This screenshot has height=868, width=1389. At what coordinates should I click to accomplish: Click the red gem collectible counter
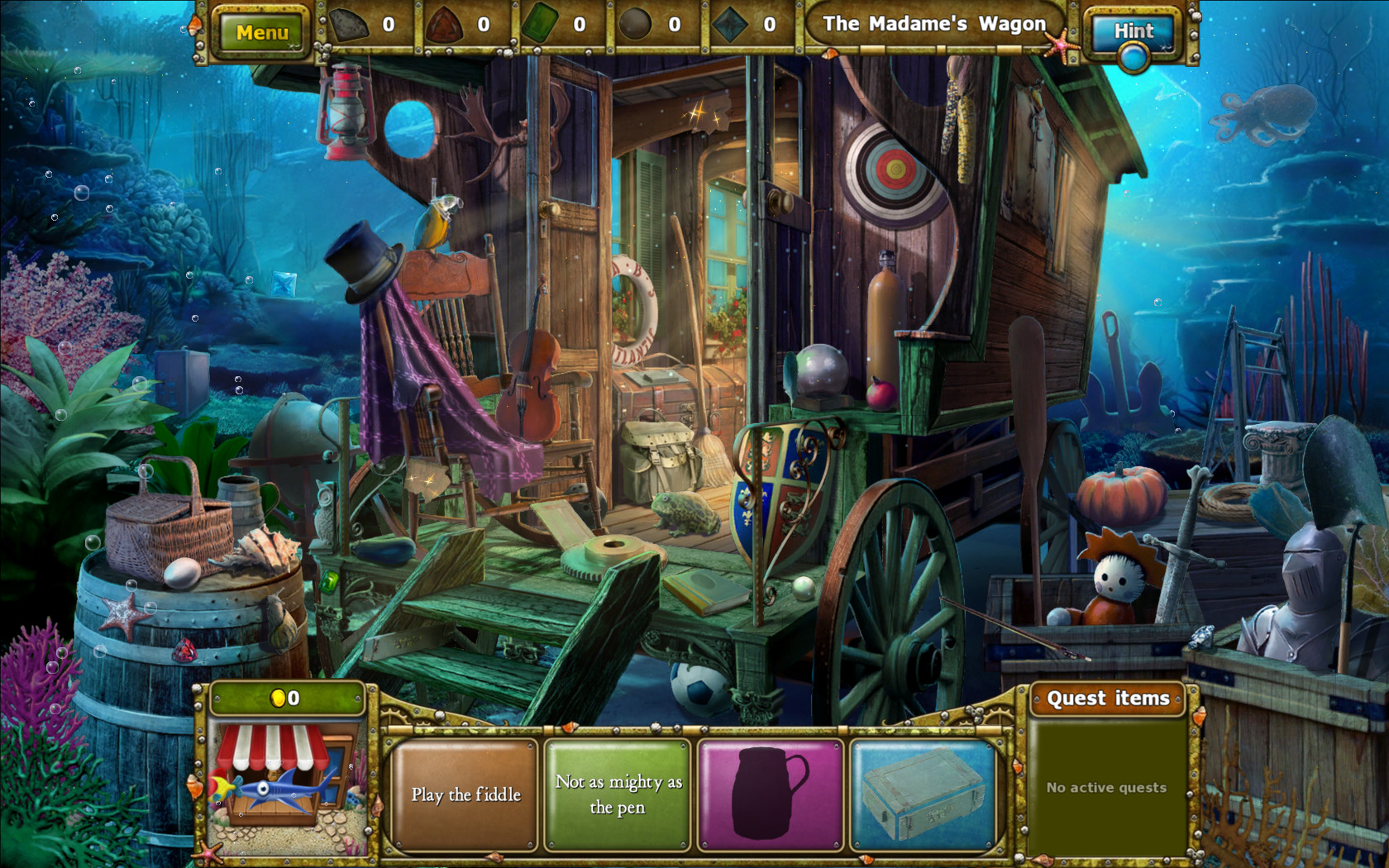pyautogui.click(x=465, y=25)
